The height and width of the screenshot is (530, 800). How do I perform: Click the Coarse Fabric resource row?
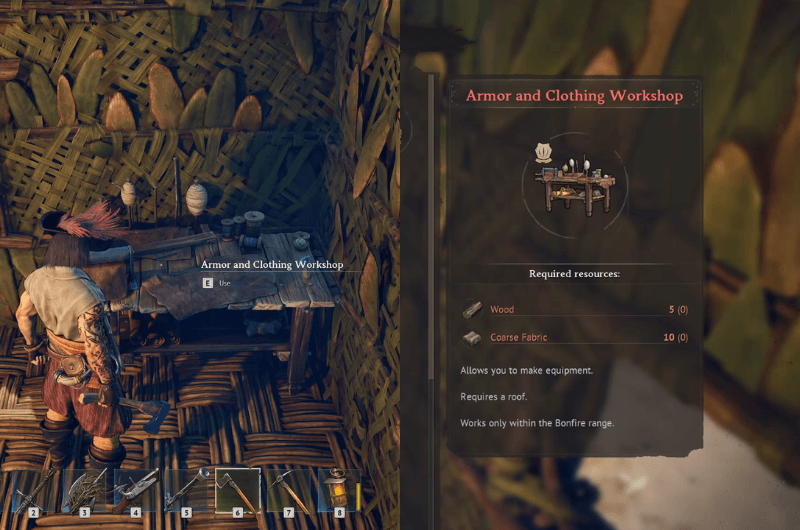coord(575,338)
